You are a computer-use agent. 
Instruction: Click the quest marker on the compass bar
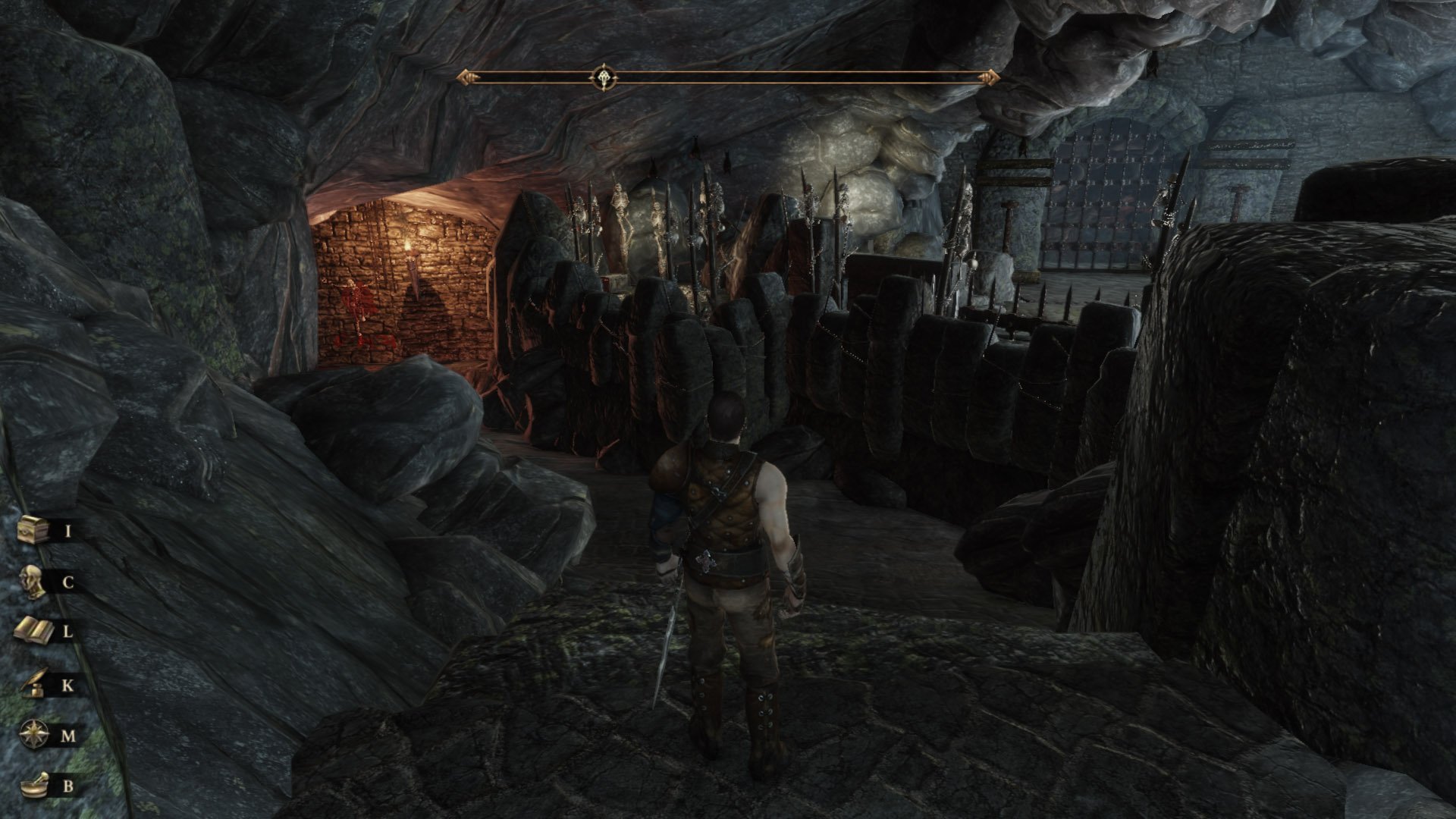pos(604,77)
